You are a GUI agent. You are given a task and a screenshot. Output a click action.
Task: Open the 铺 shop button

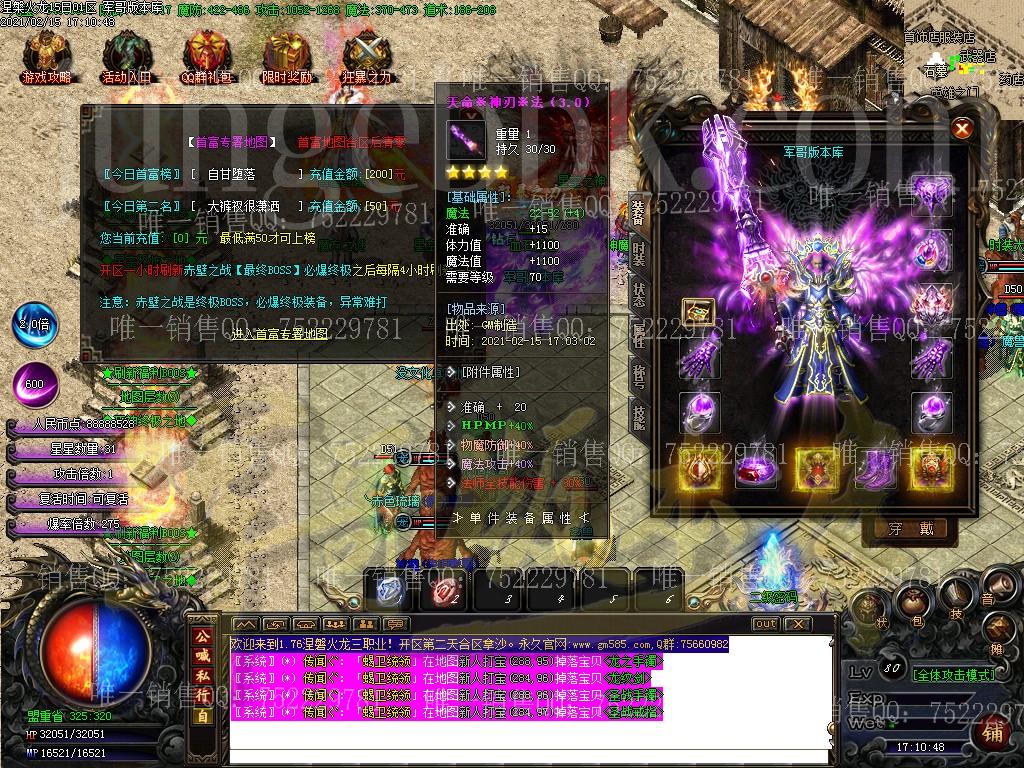tap(991, 731)
